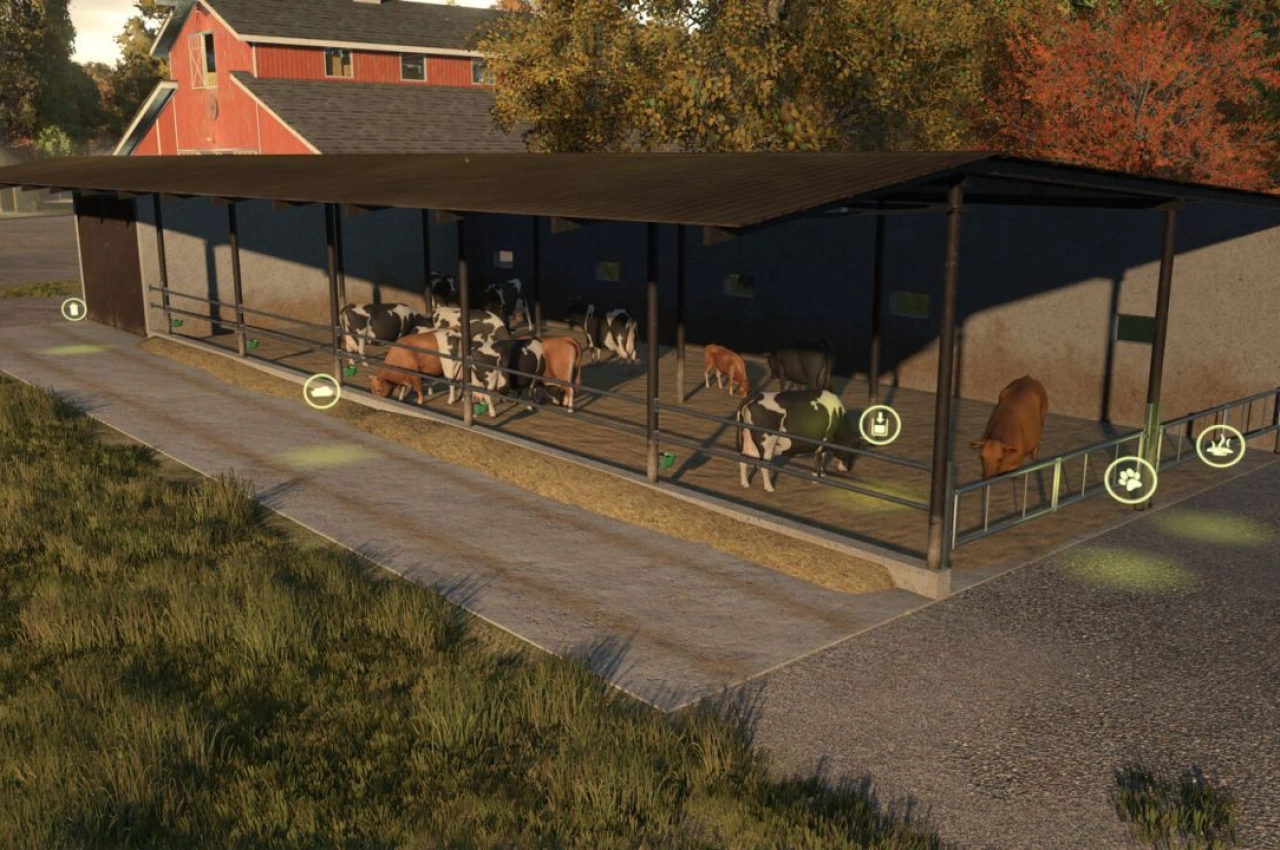
Task: Click the straw bale delivery icon
Action: [x=321, y=392]
